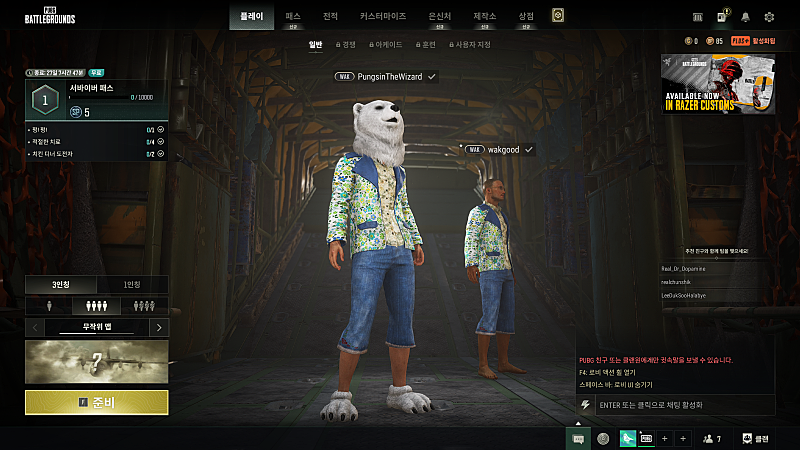
Task: Open the 클랜 (Clan) button
Action: coord(756,438)
